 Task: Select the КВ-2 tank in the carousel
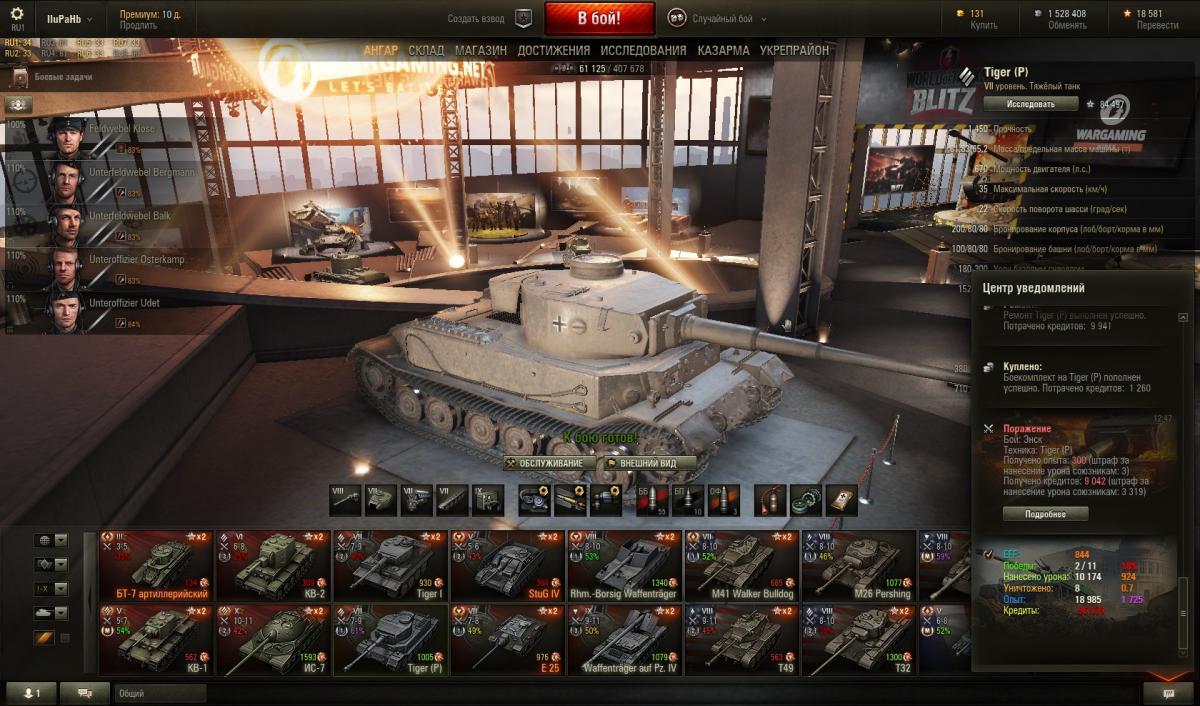pos(274,566)
